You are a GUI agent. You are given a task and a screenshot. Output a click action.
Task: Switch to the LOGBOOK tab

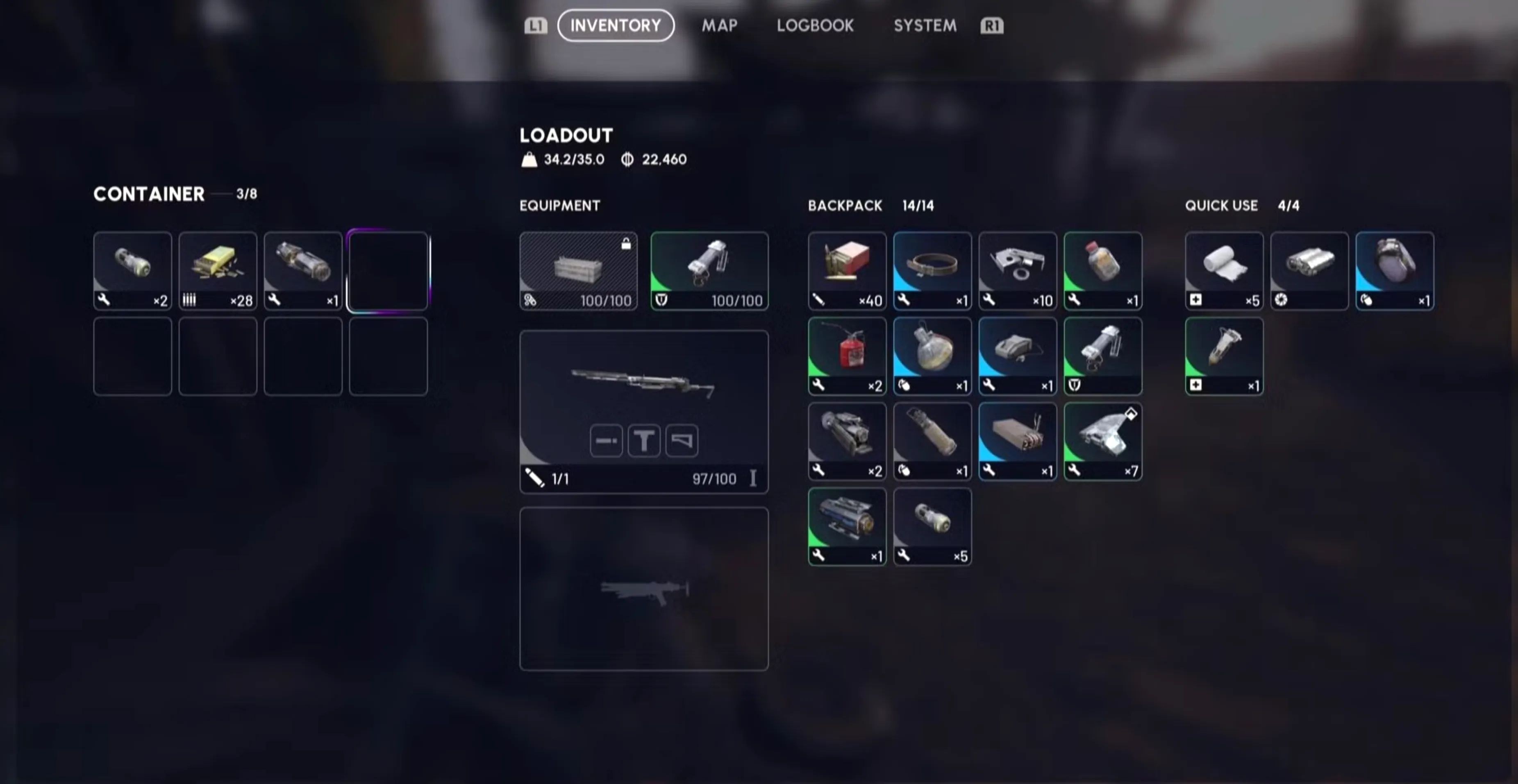point(815,25)
